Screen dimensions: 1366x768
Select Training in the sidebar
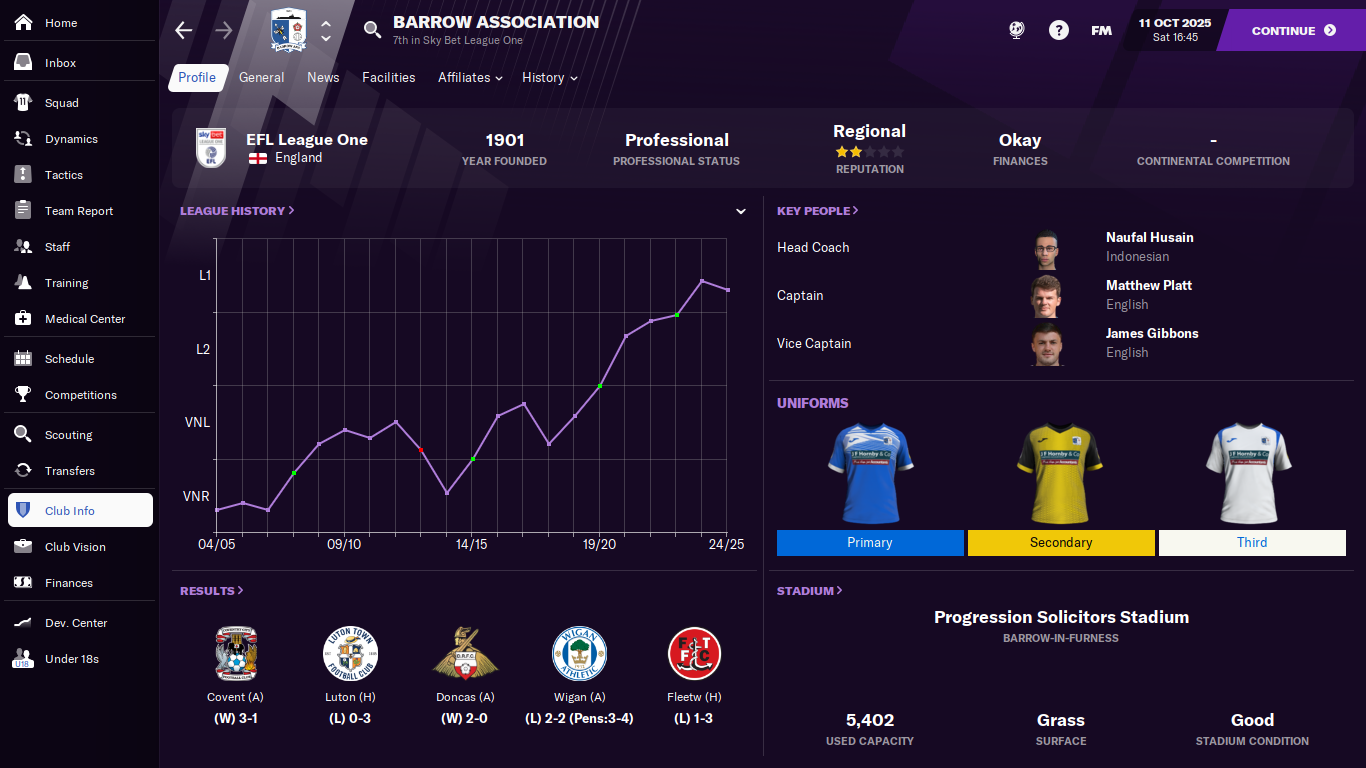coord(66,283)
